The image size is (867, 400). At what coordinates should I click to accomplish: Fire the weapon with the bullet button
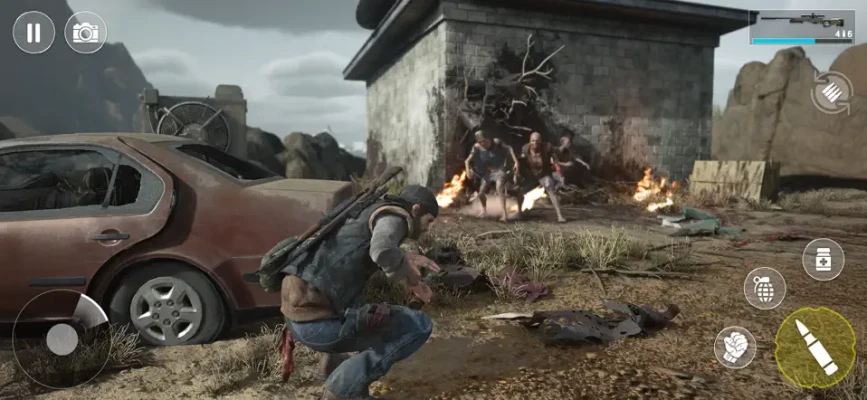click(x=815, y=348)
